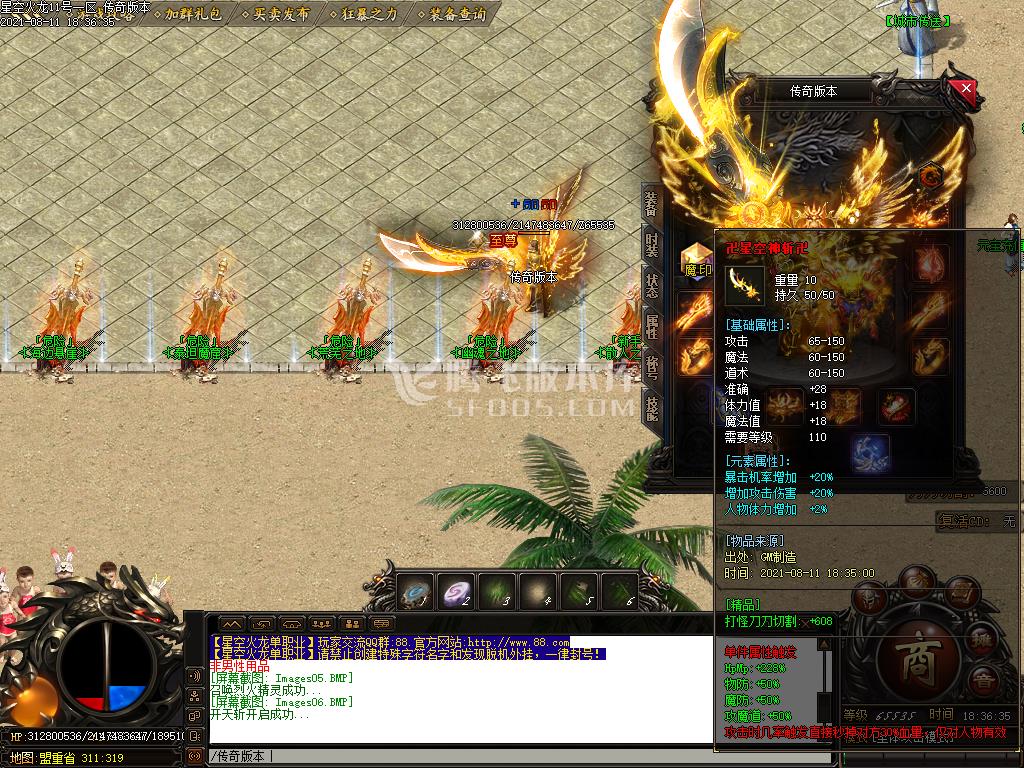1024x768 pixels.
Task: Select the blue wing equipment slot
Action: click(870, 452)
